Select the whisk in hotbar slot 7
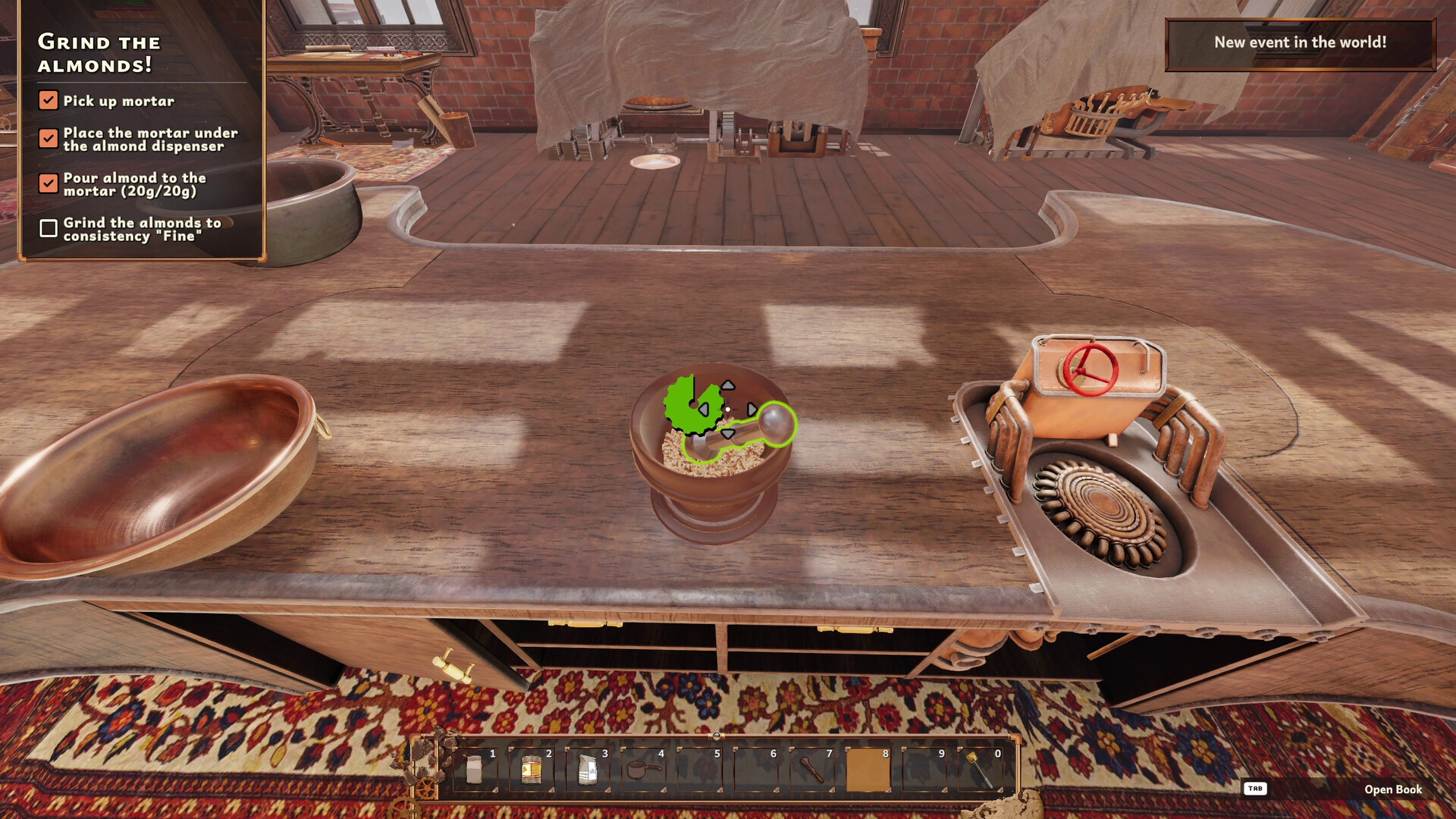The width and height of the screenshot is (1456, 819). (811, 770)
